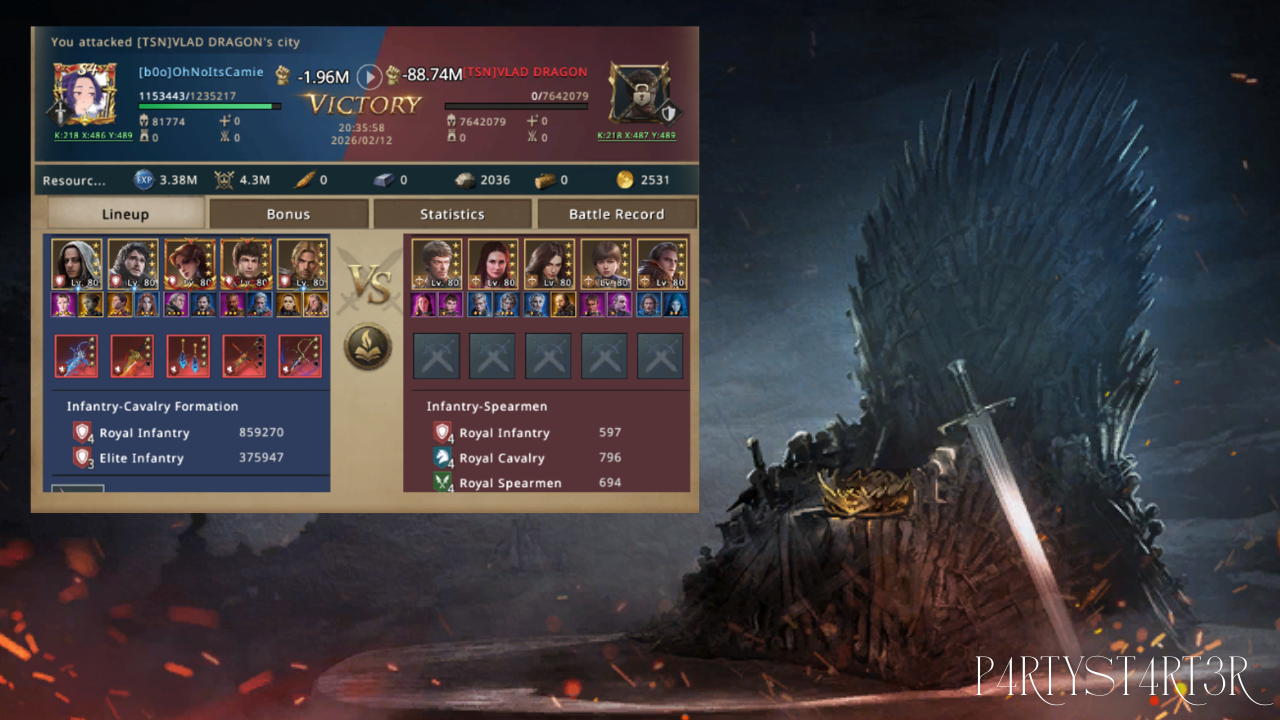Show the Statistics tab

[452, 214]
